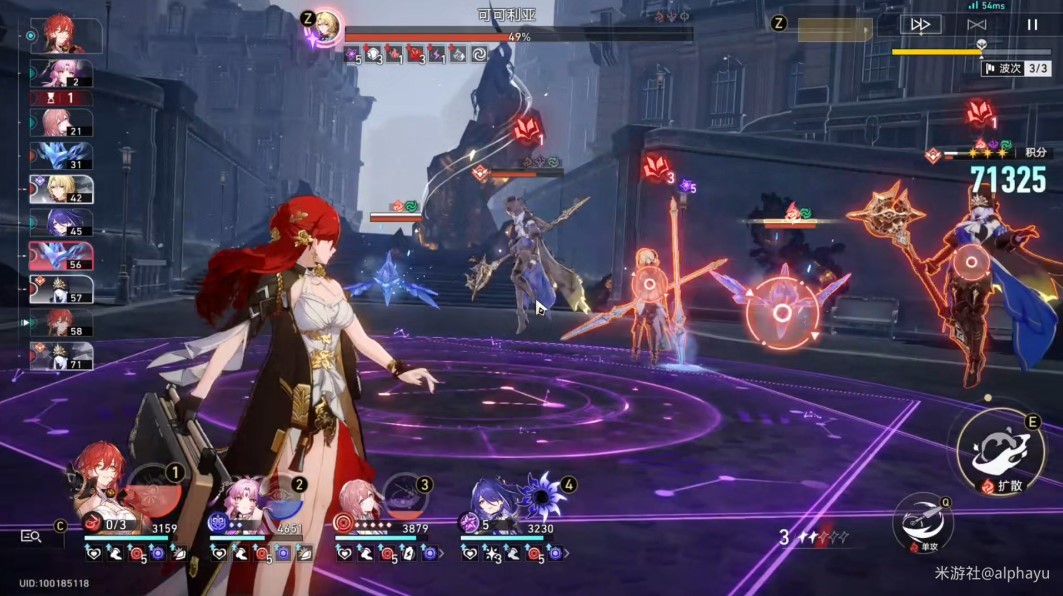Pause the battle

(1032, 24)
